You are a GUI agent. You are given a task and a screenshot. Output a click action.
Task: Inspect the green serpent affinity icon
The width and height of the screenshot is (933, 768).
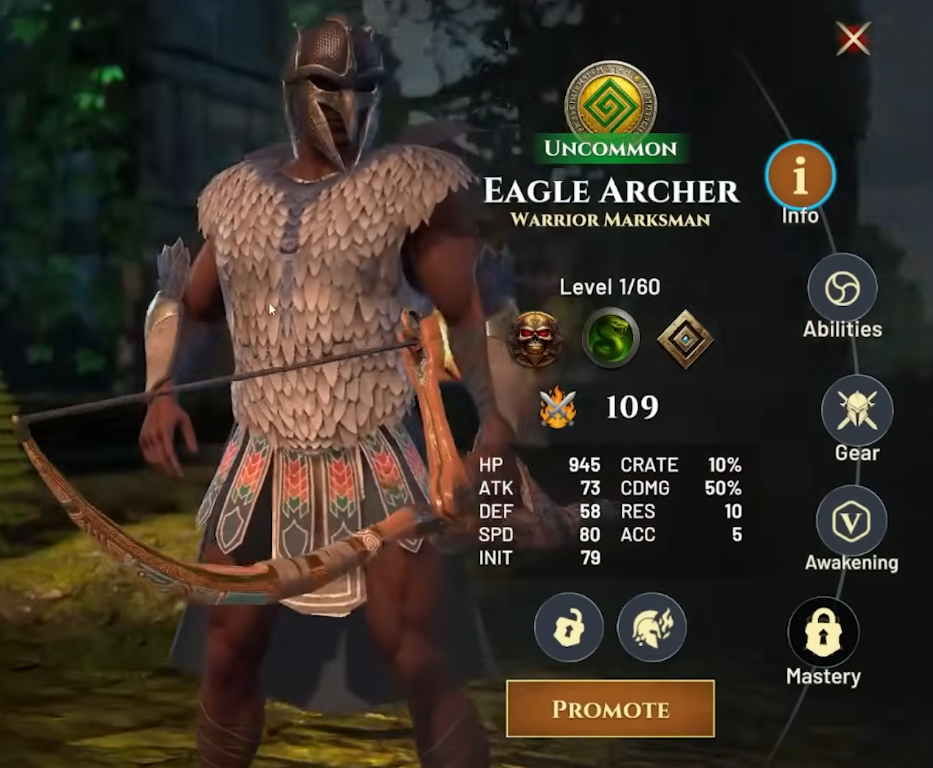[610, 339]
